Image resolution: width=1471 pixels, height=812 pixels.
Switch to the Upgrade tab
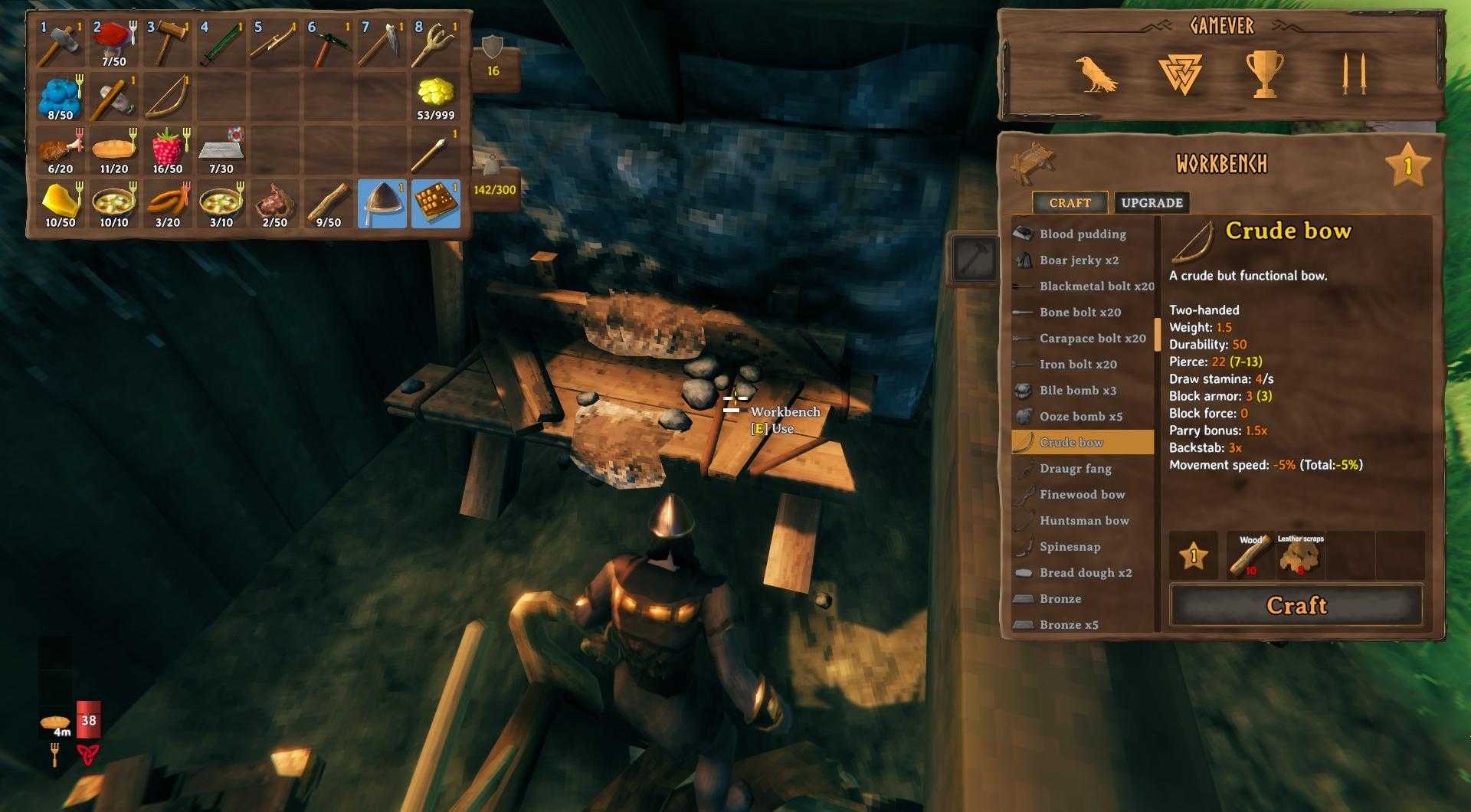[1152, 203]
